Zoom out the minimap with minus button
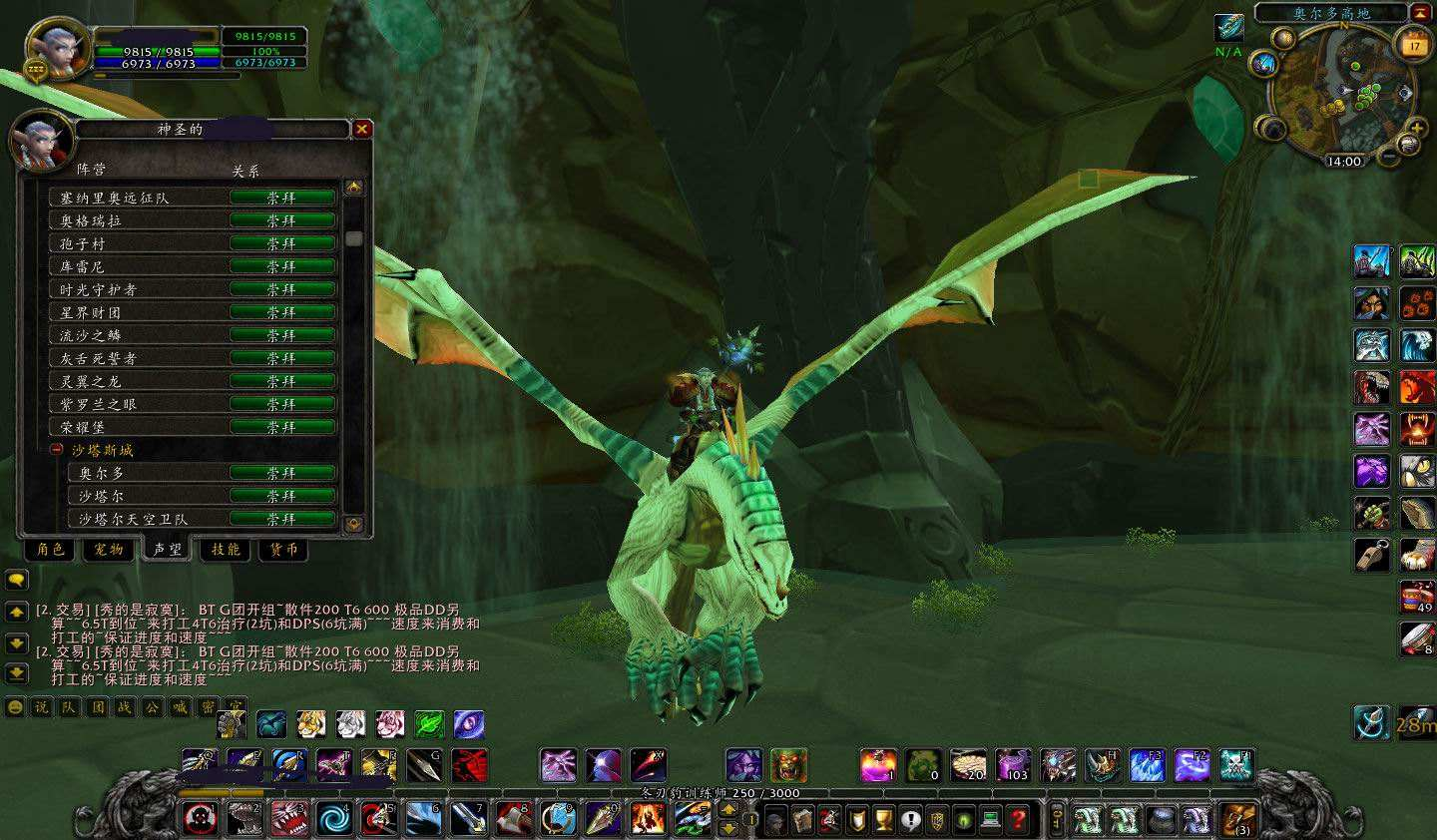The width and height of the screenshot is (1437, 840). [1388, 156]
